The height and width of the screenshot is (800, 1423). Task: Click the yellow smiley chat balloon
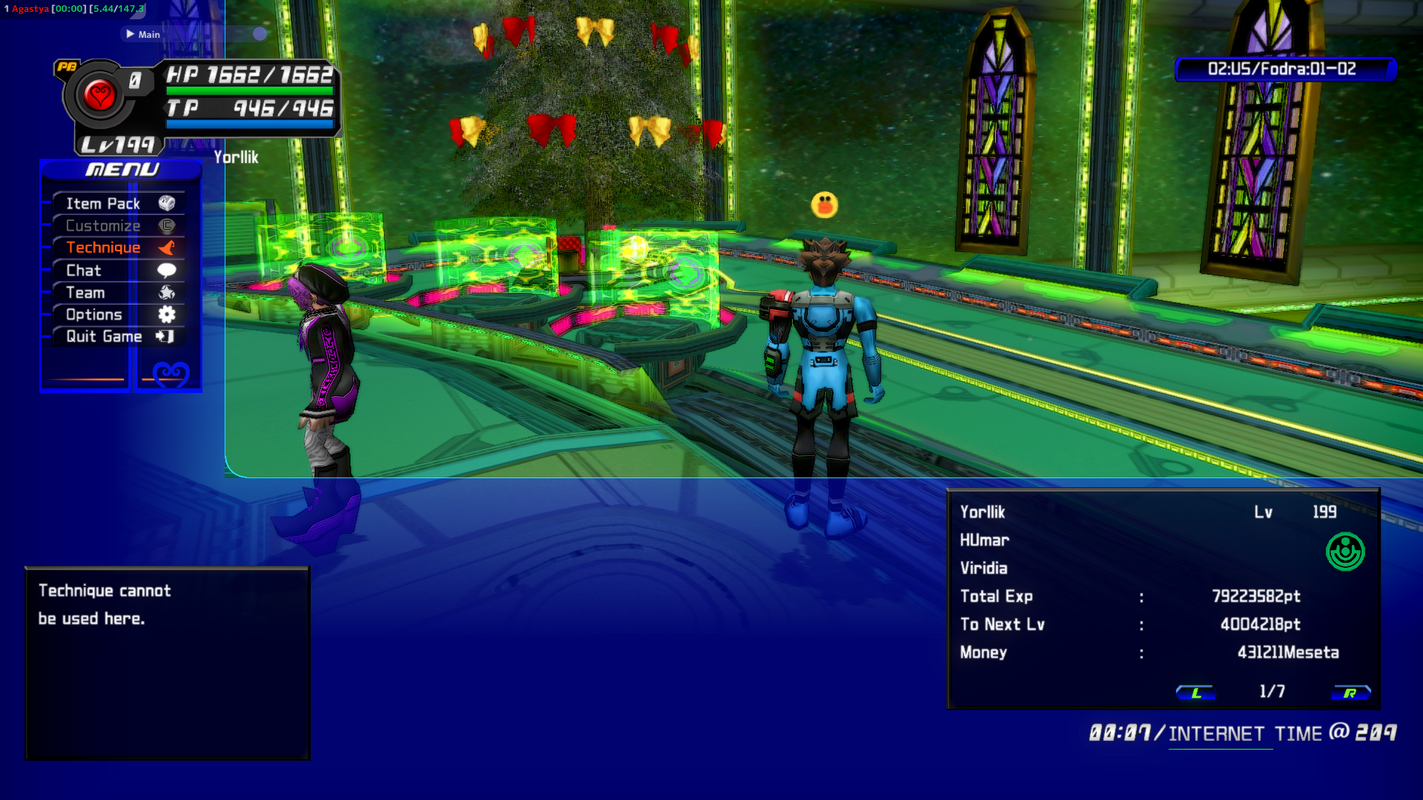[x=822, y=206]
